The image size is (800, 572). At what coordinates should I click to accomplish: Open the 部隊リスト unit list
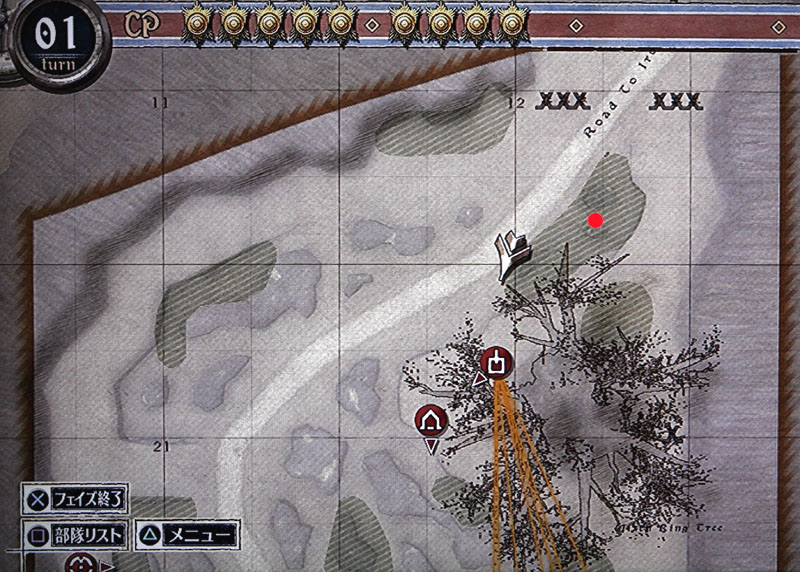76,535
